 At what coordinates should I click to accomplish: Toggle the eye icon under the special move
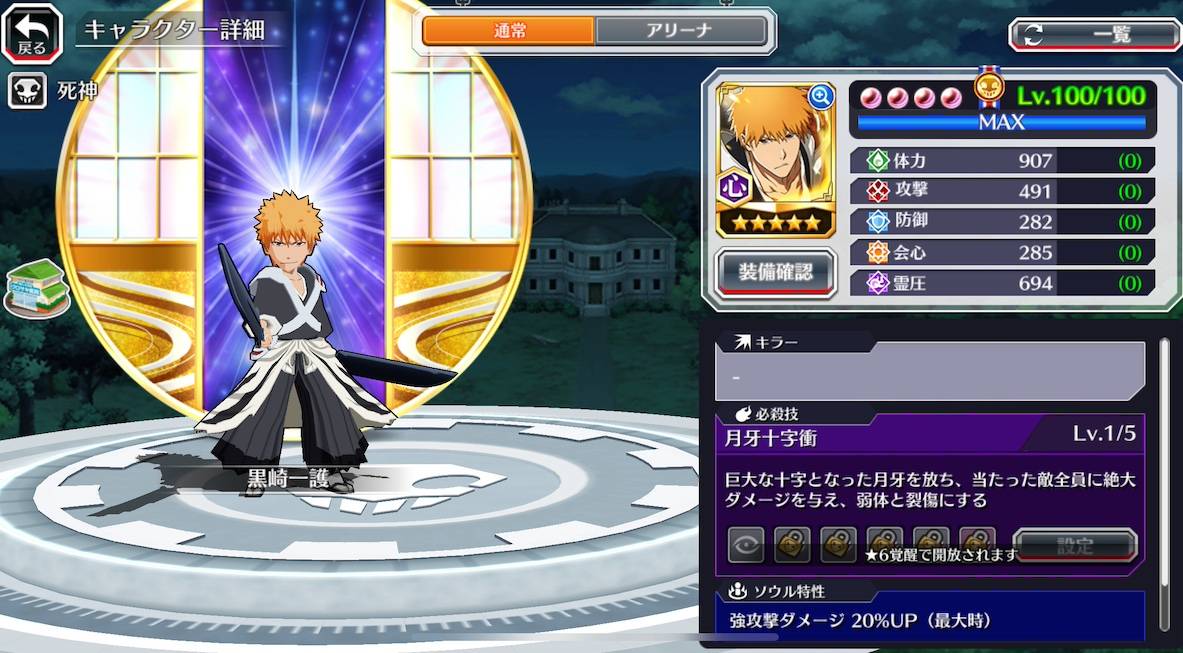746,545
